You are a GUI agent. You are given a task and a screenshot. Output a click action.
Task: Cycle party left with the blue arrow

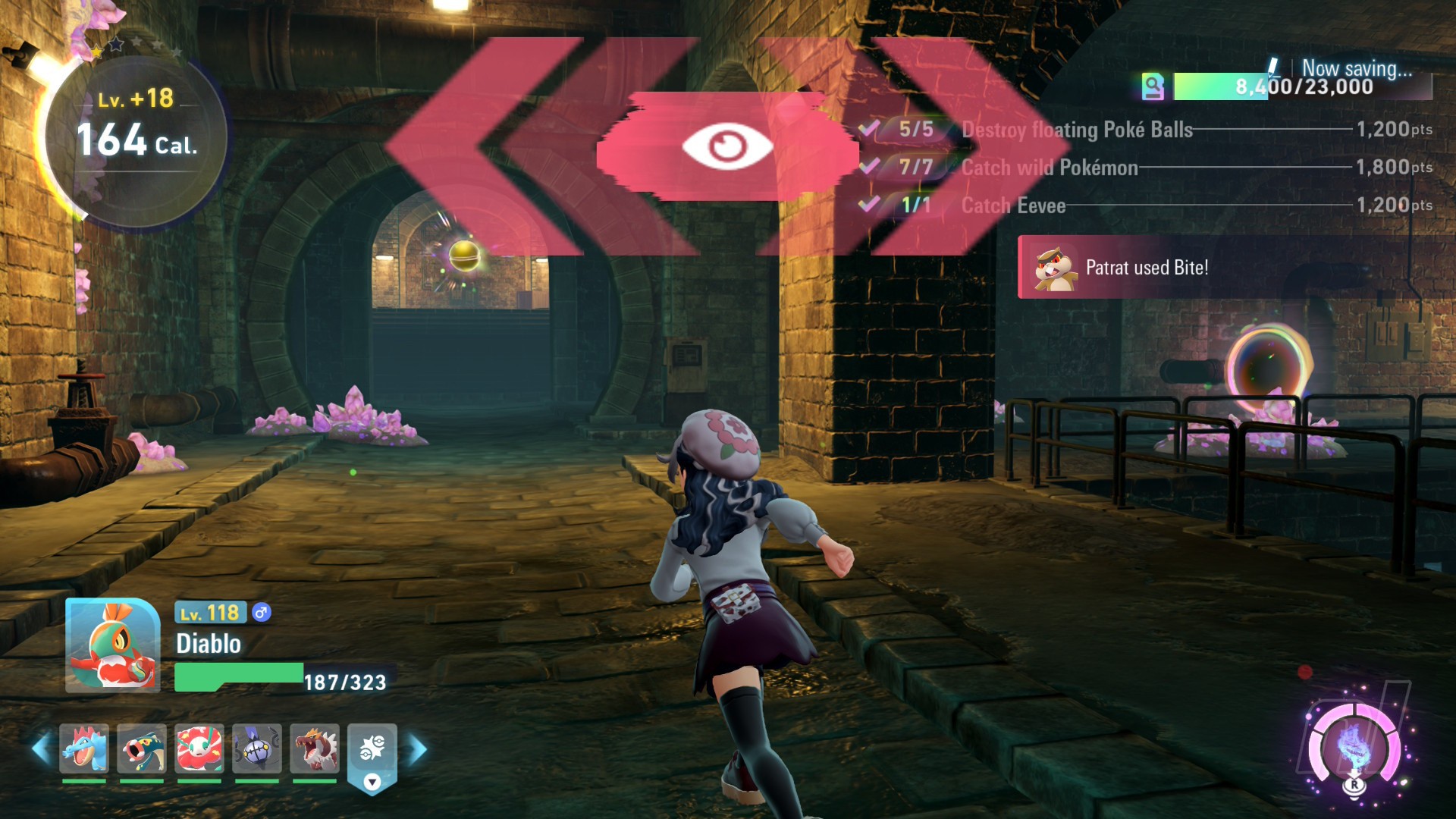tap(41, 748)
